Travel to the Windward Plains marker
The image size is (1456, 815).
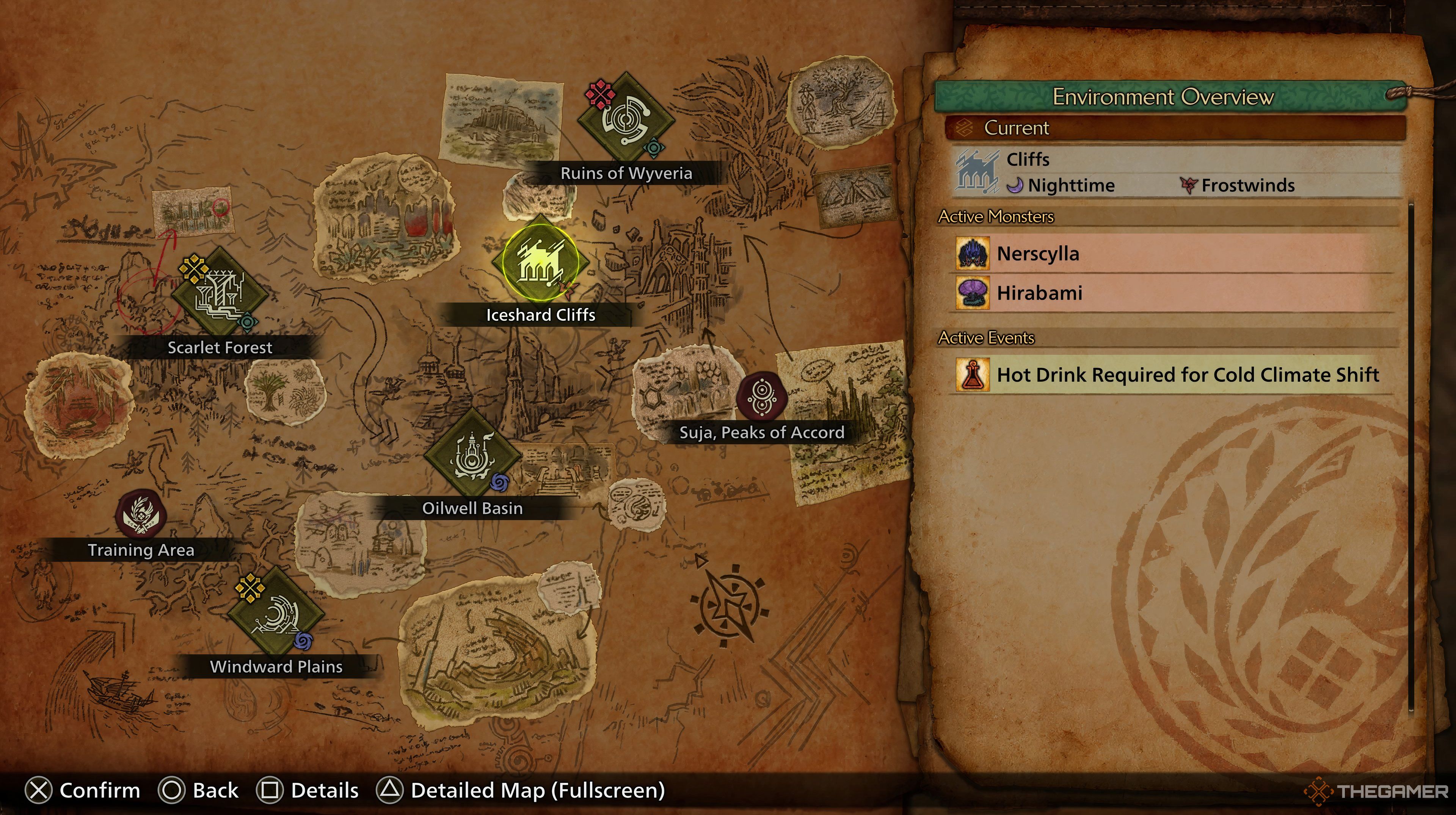click(276, 614)
